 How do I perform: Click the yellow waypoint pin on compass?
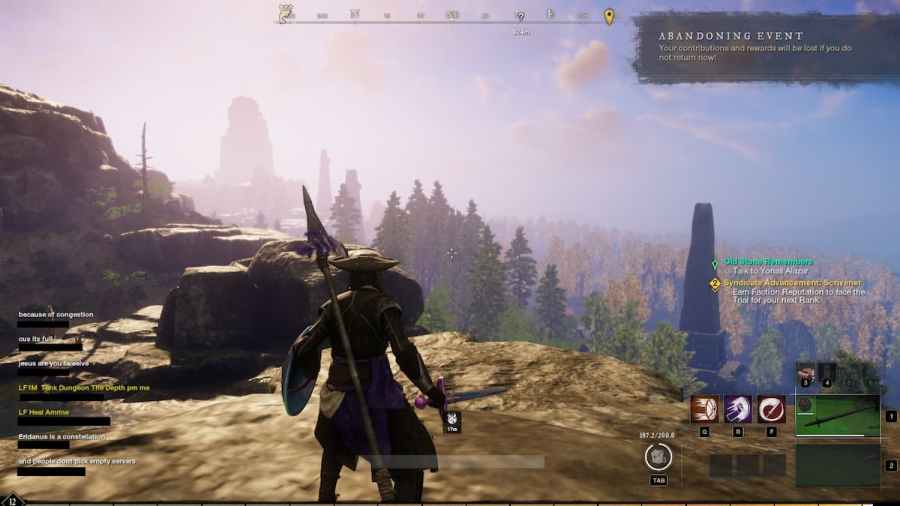(x=609, y=16)
